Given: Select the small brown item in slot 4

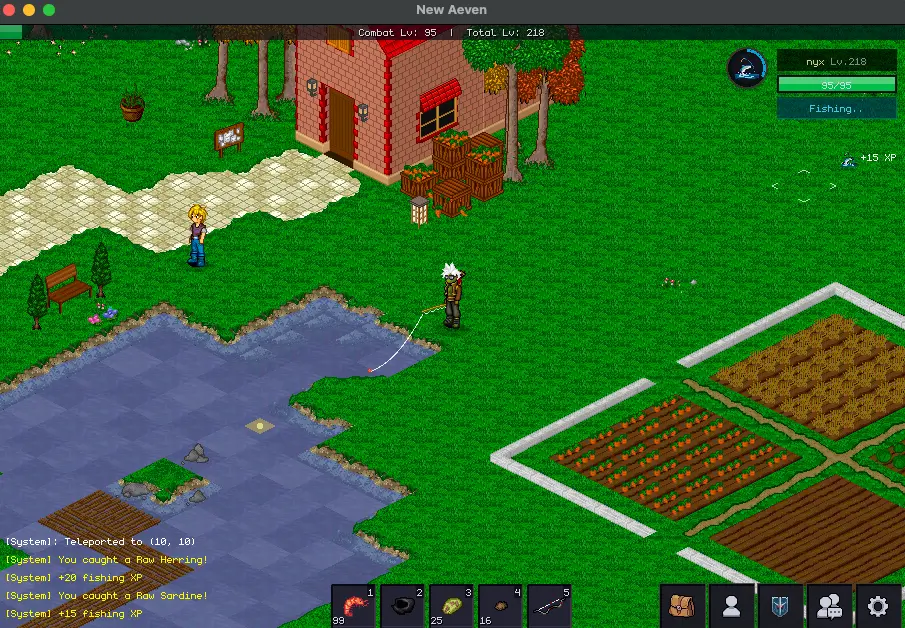Looking at the screenshot, I should pyautogui.click(x=500, y=606).
